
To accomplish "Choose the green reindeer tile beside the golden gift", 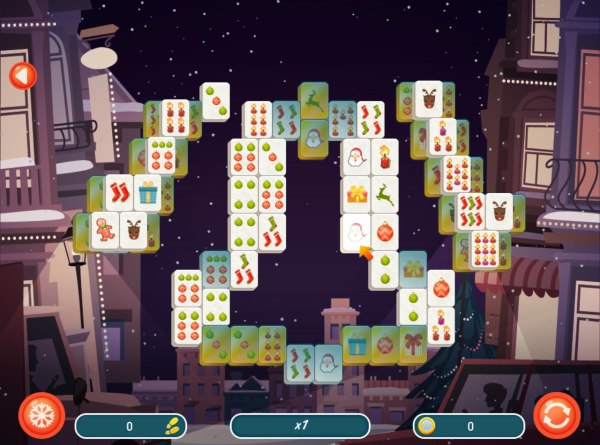I will click(384, 194).
